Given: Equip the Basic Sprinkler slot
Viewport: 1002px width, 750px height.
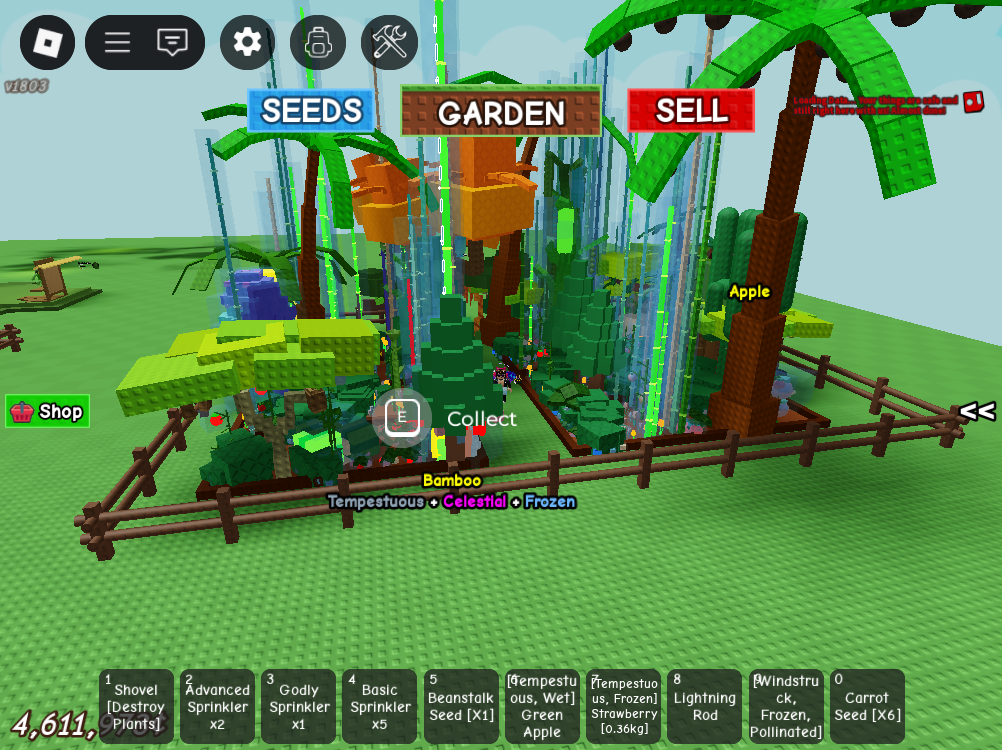Looking at the screenshot, I should [x=379, y=706].
